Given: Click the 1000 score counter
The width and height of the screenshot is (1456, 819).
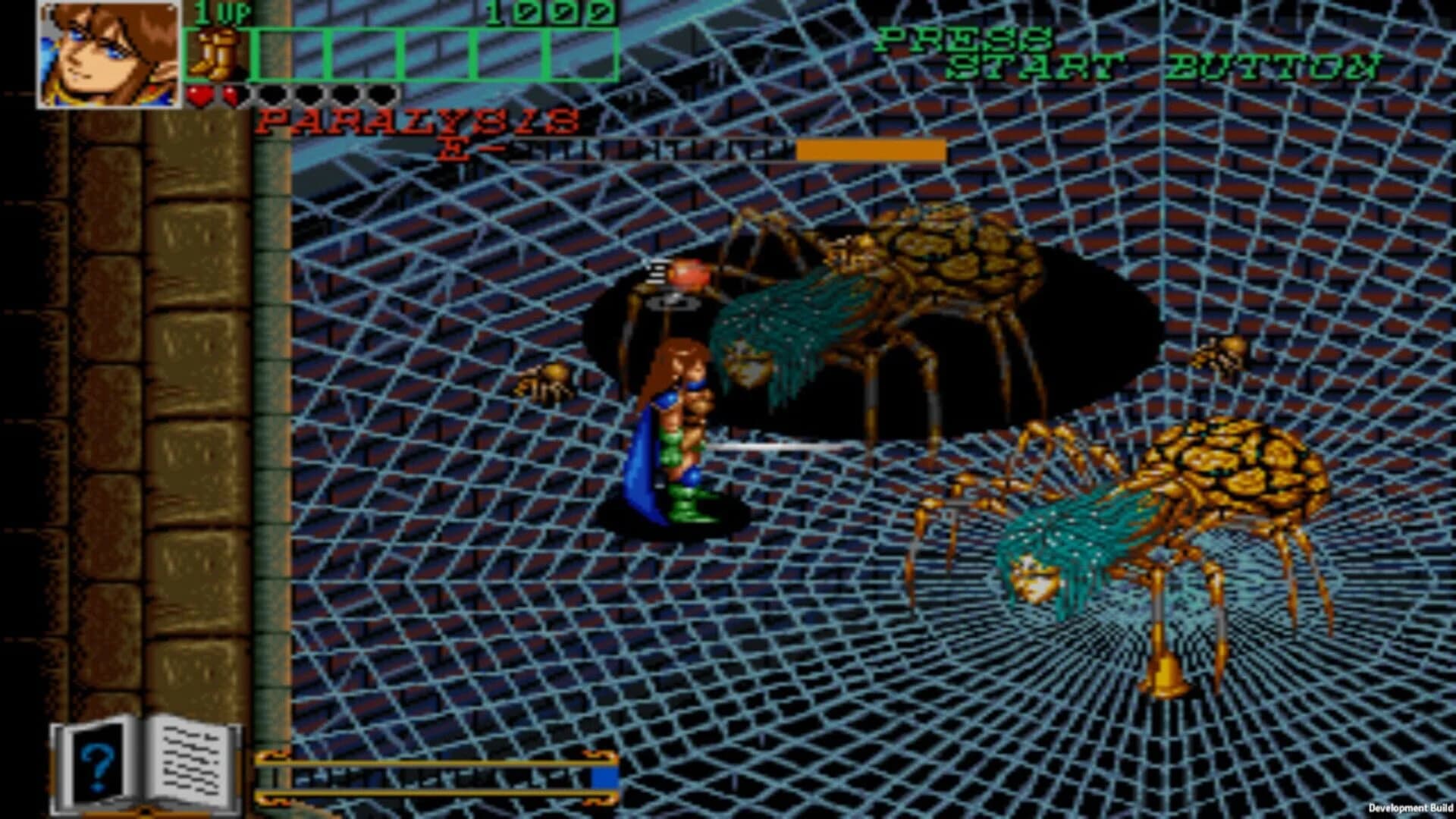Looking at the screenshot, I should pyautogui.click(x=548, y=14).
